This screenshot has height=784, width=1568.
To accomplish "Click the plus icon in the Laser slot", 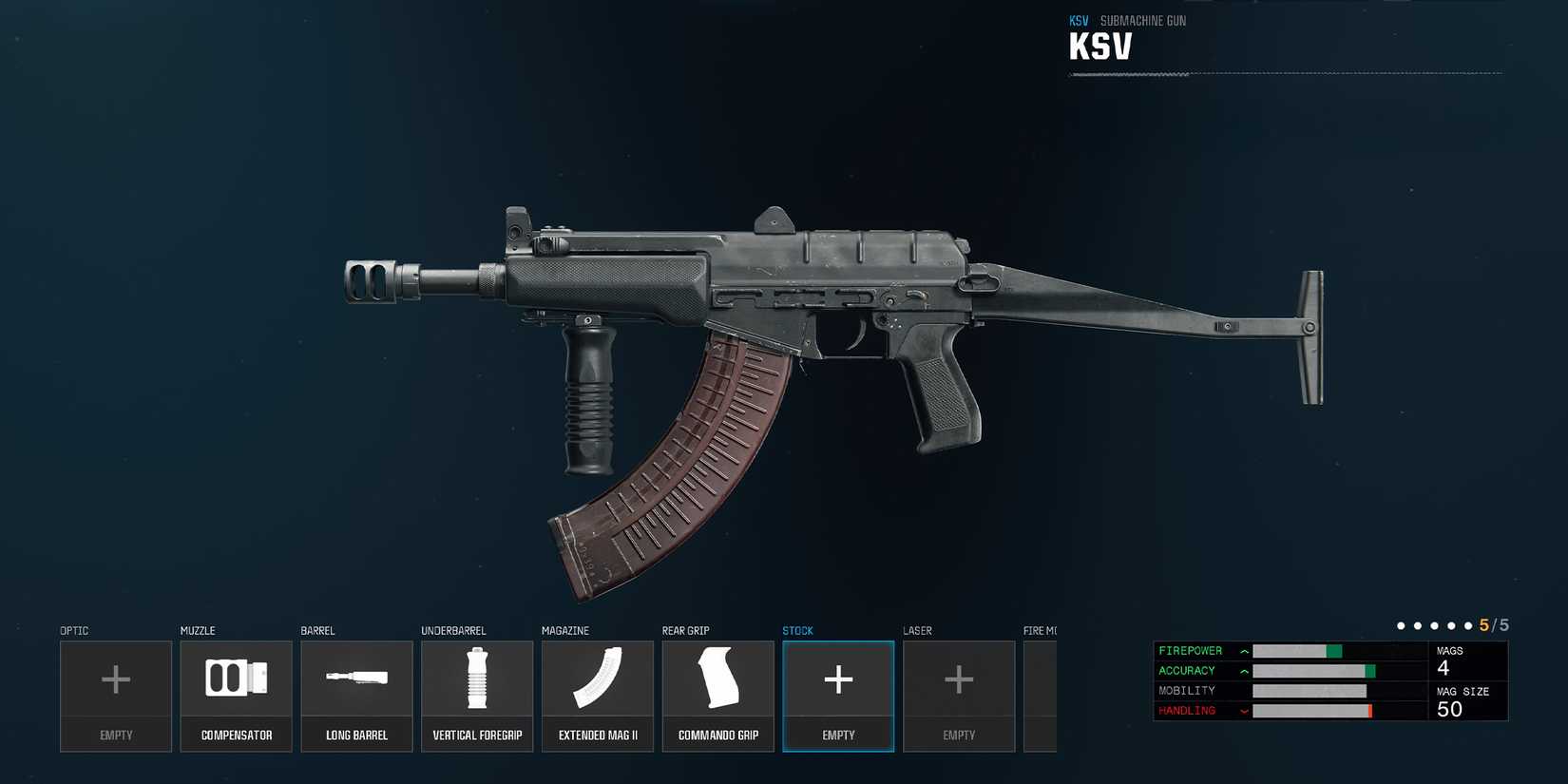I will 959,679.
